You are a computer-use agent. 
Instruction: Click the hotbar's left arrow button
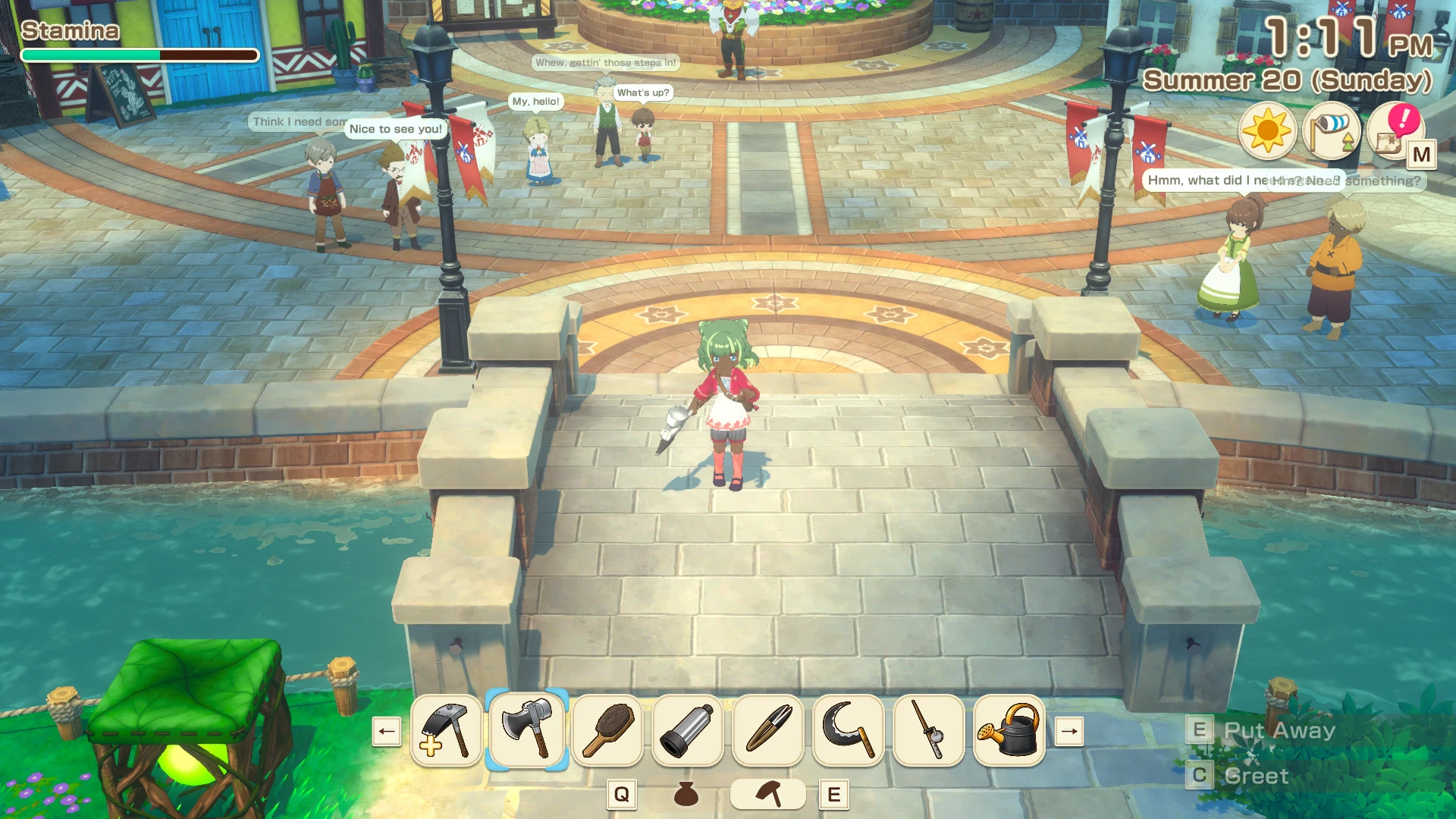(387, 732)
